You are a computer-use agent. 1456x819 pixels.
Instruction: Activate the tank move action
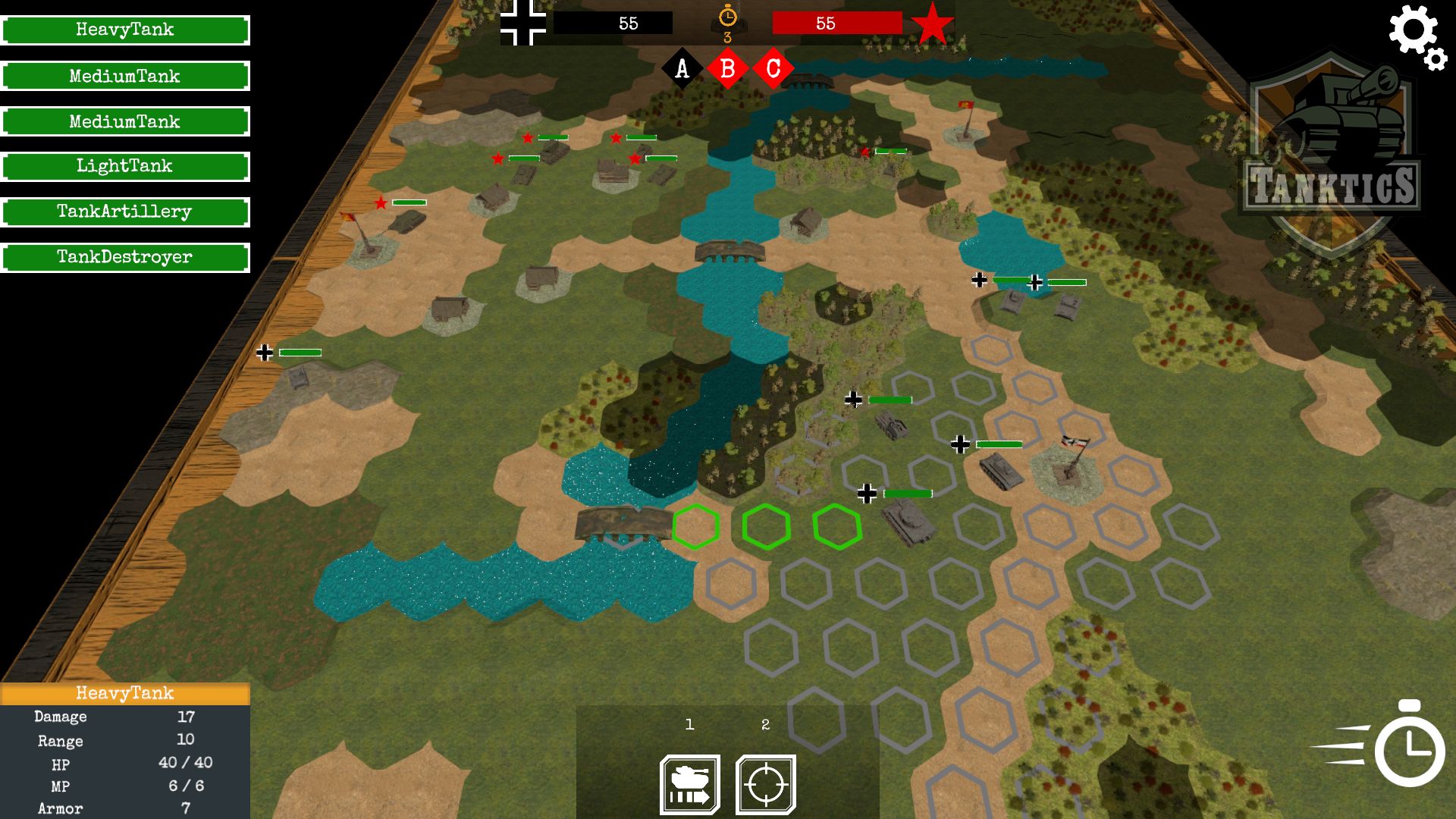click(x=690, y=785)
